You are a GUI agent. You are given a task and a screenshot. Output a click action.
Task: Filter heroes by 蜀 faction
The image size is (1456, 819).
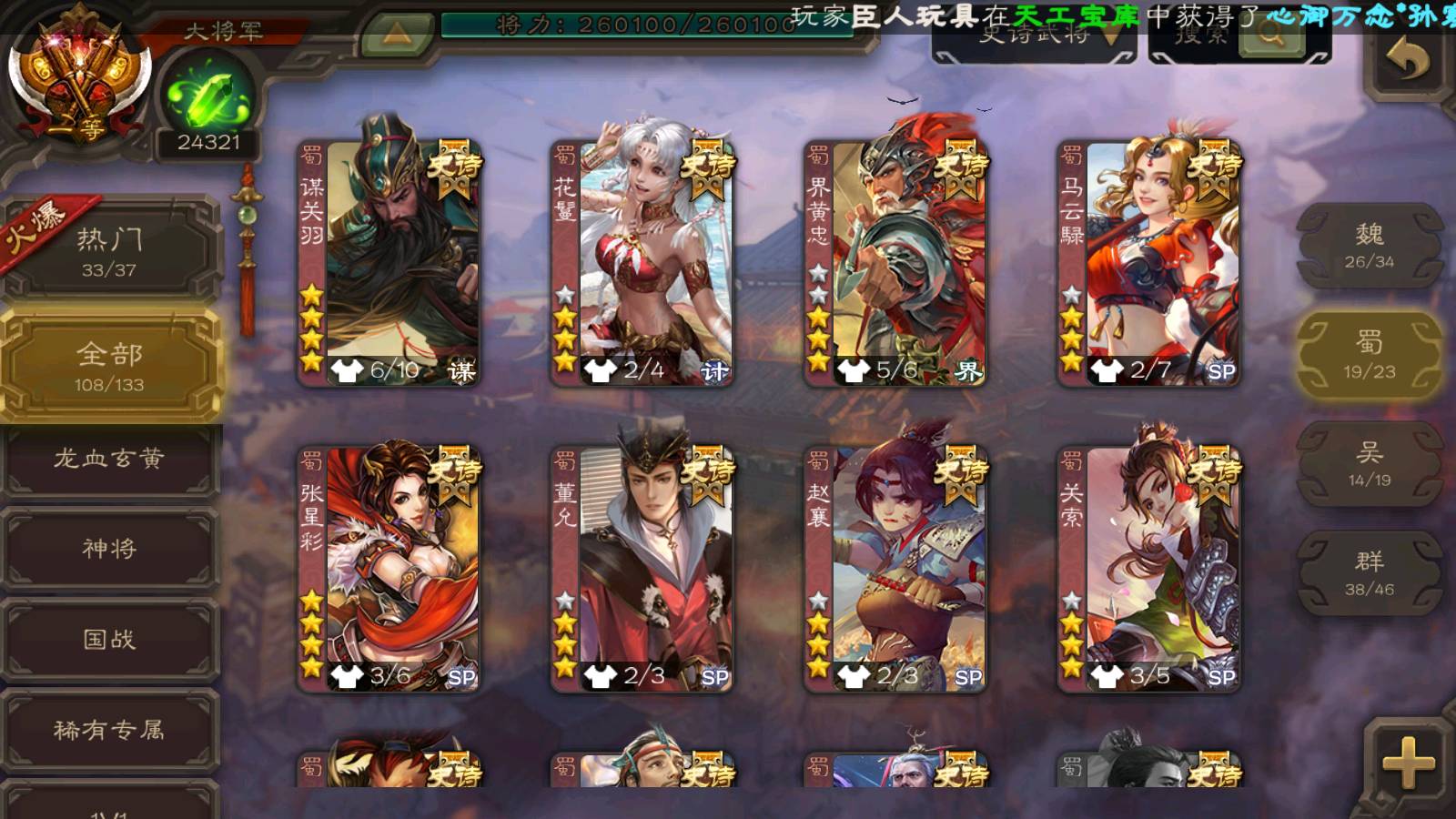pos(1370,355)
